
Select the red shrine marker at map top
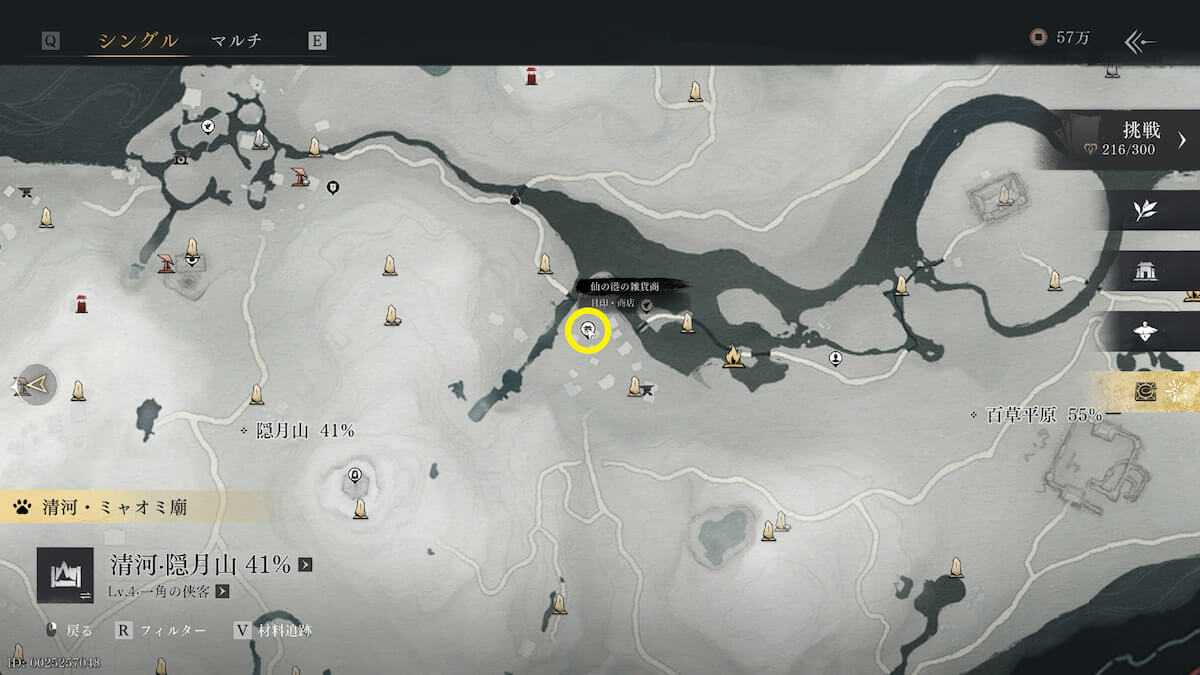point(532,76)
